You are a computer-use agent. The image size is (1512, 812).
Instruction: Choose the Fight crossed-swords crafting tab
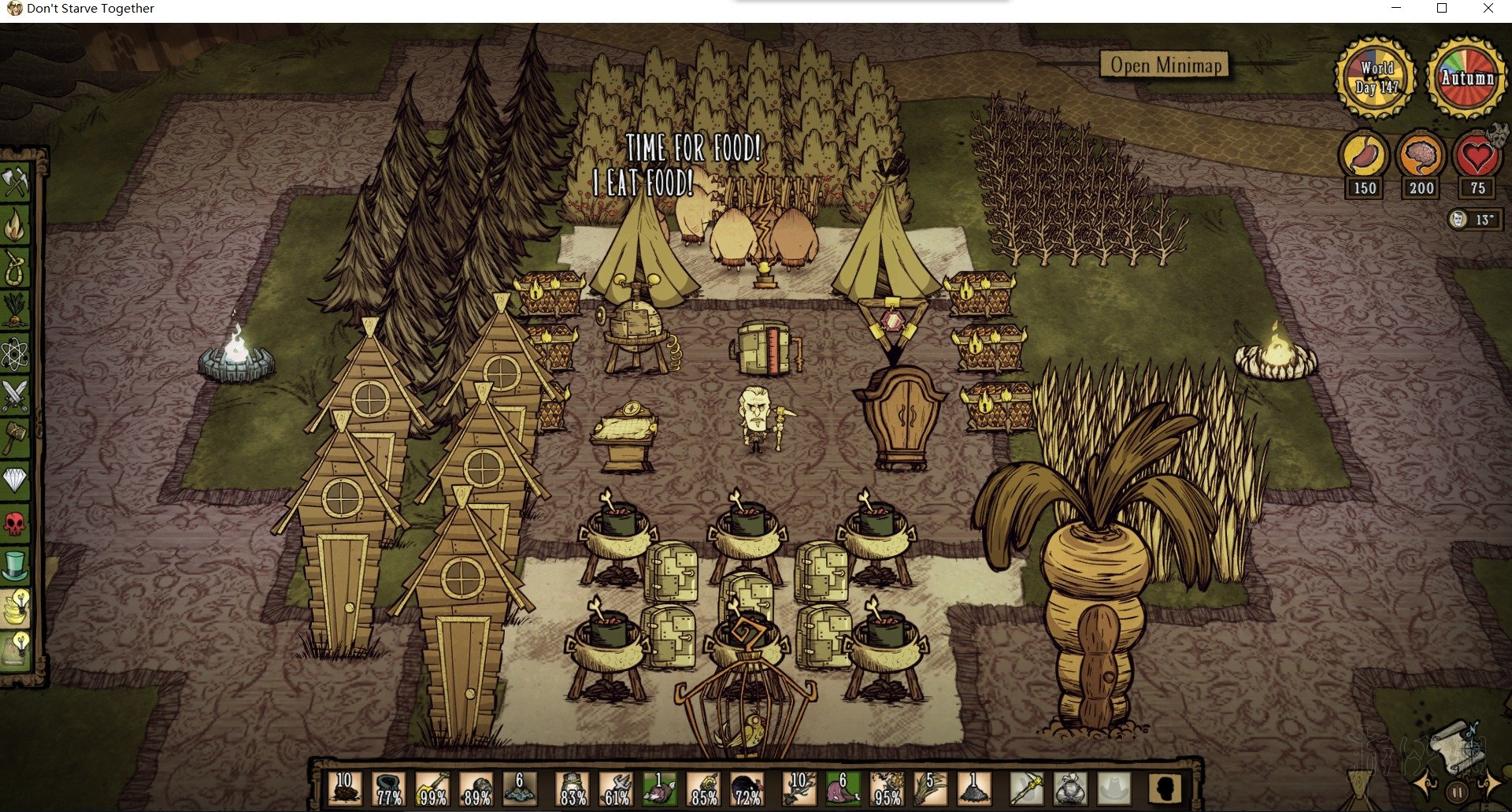point(15,396)
